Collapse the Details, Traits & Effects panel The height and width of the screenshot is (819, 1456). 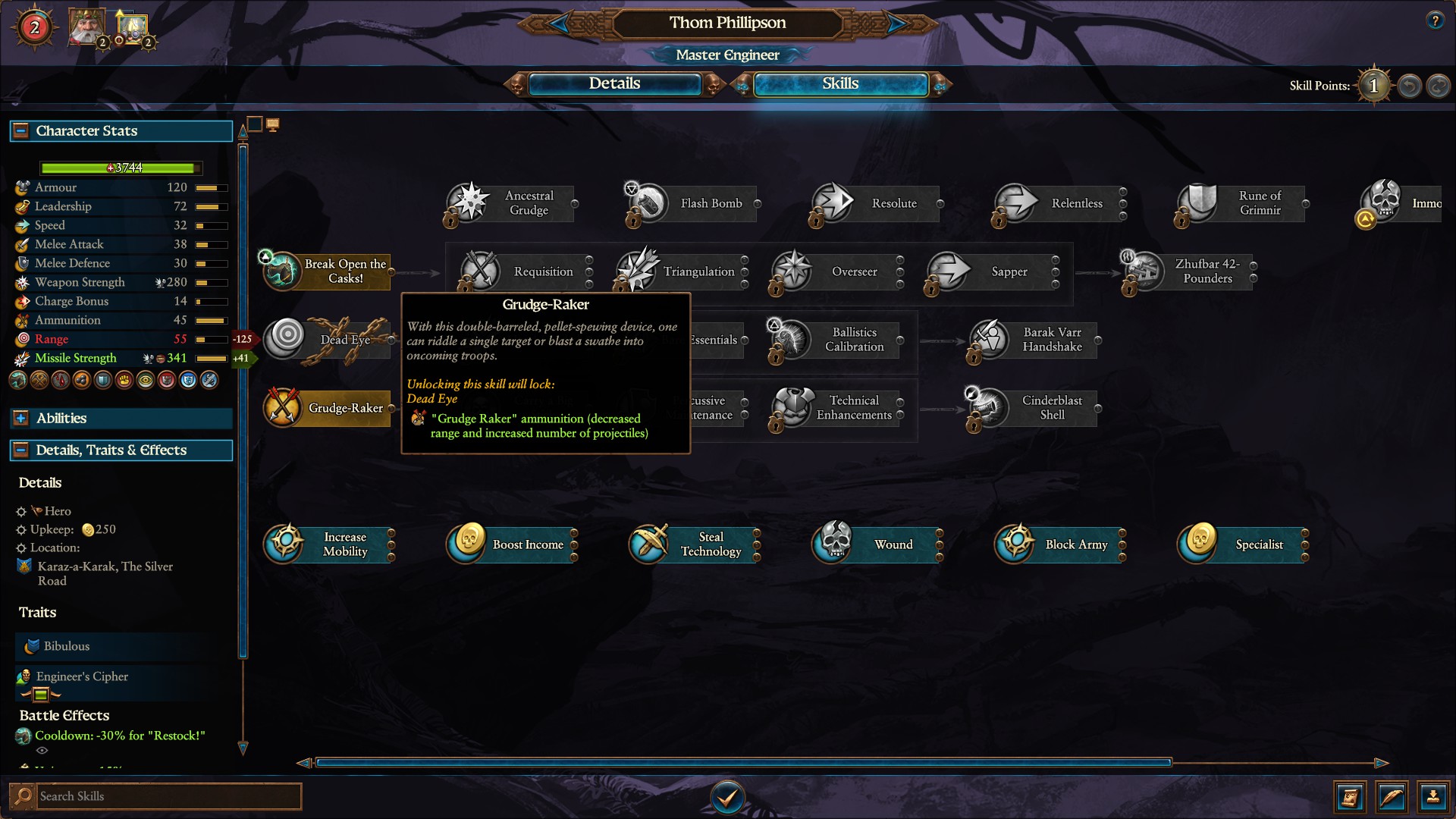[x=20, y=450]
